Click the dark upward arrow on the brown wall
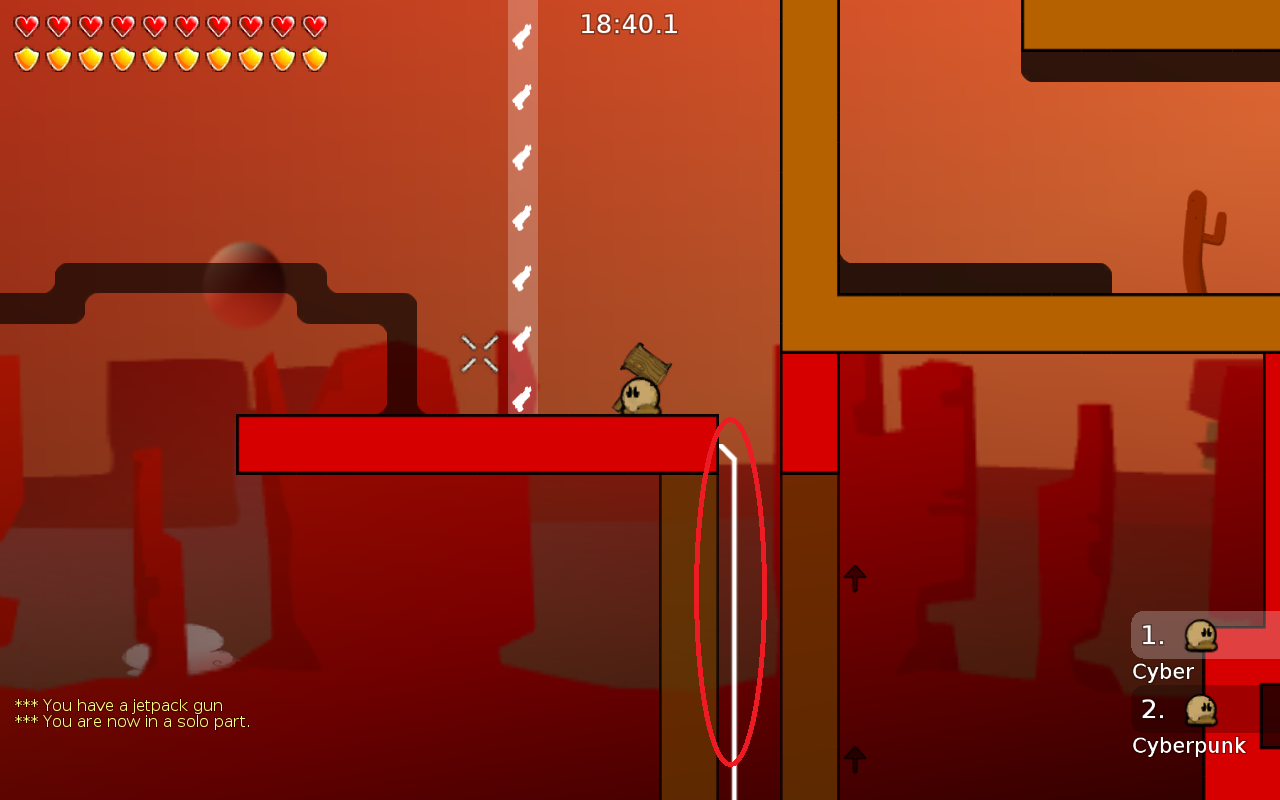Screen dimensions: 1280x800 point(855,576)
